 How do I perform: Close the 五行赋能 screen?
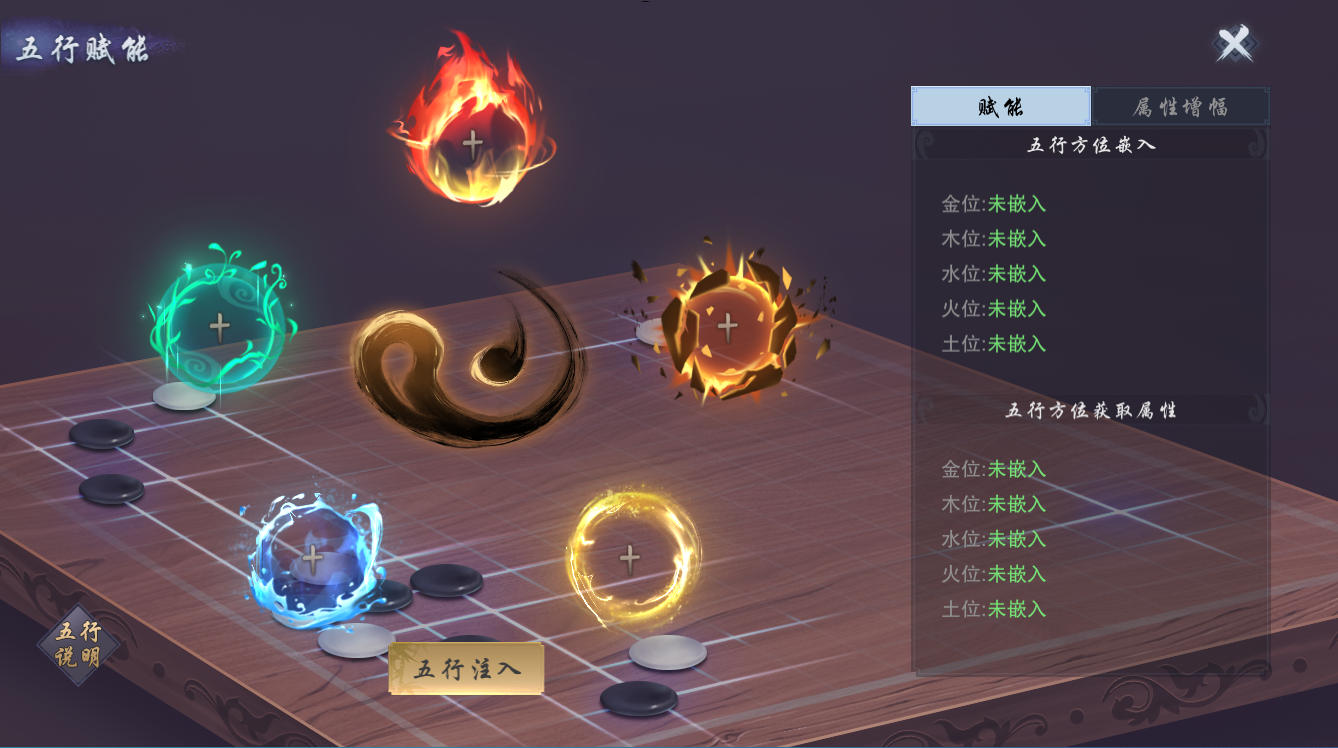(x=1234, y=44)
